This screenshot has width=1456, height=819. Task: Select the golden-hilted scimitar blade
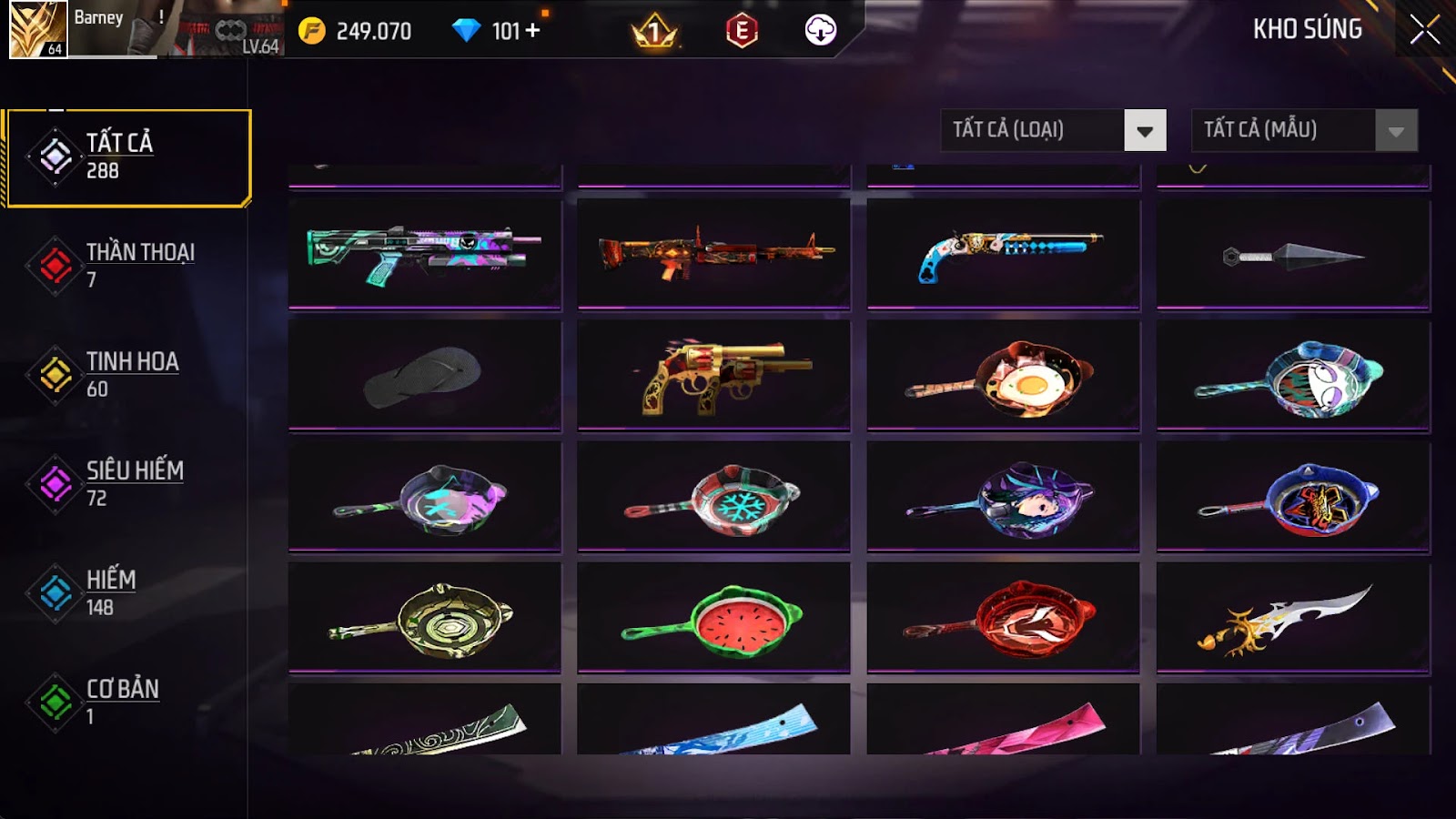(x=1292, y=617)
